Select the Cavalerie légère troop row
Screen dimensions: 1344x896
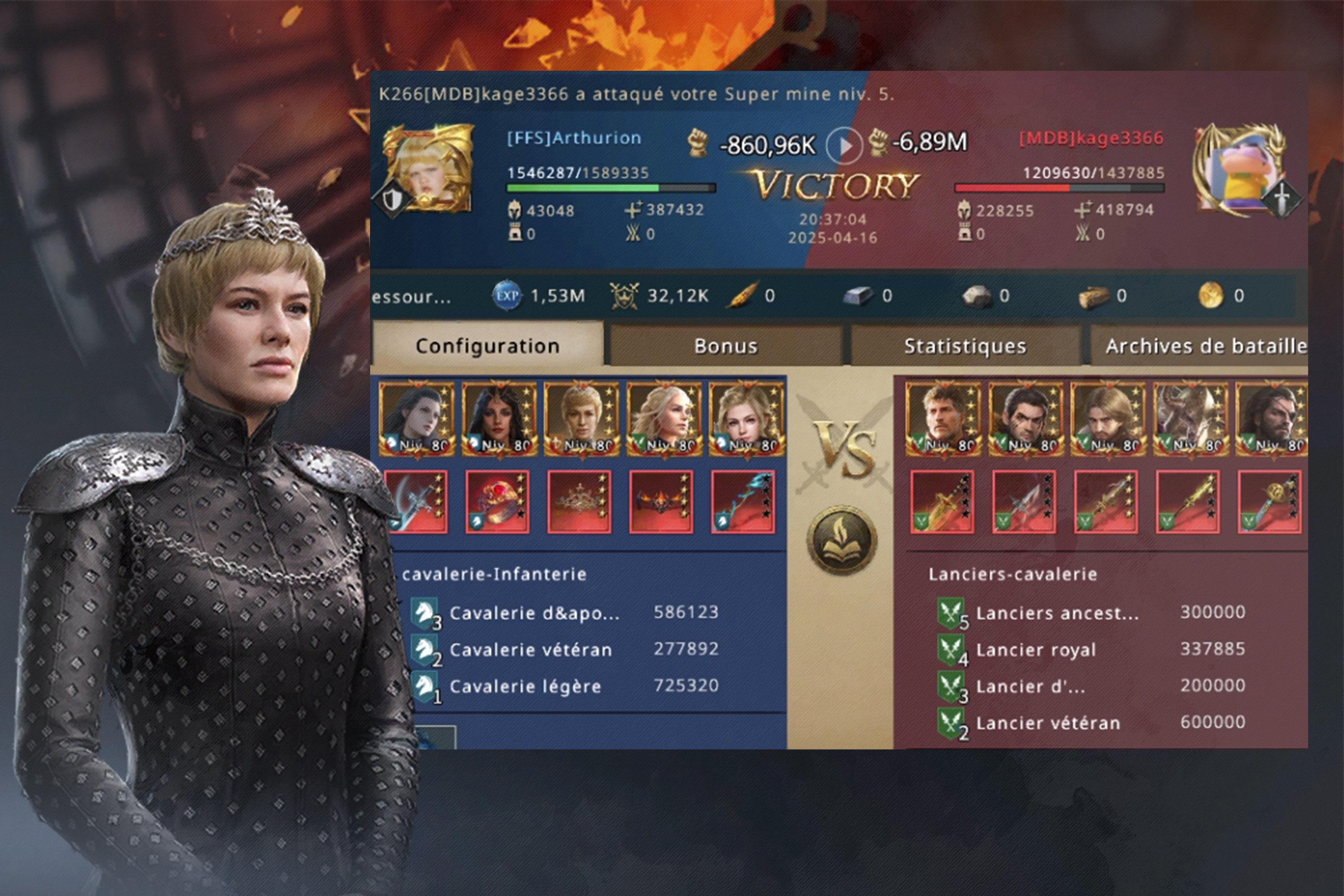[x=566, y=686]
